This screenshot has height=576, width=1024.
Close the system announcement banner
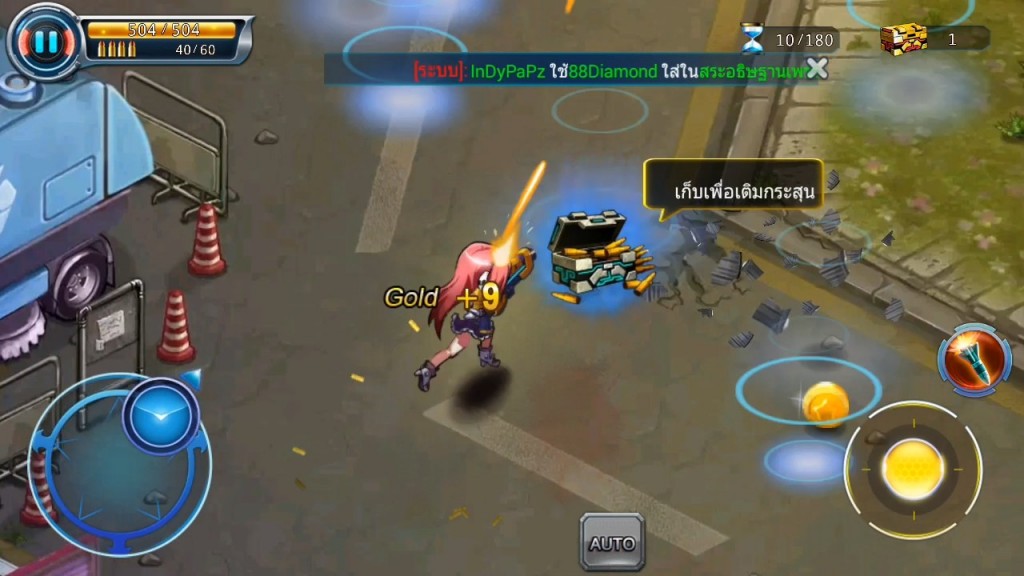[x=817, y=68]
